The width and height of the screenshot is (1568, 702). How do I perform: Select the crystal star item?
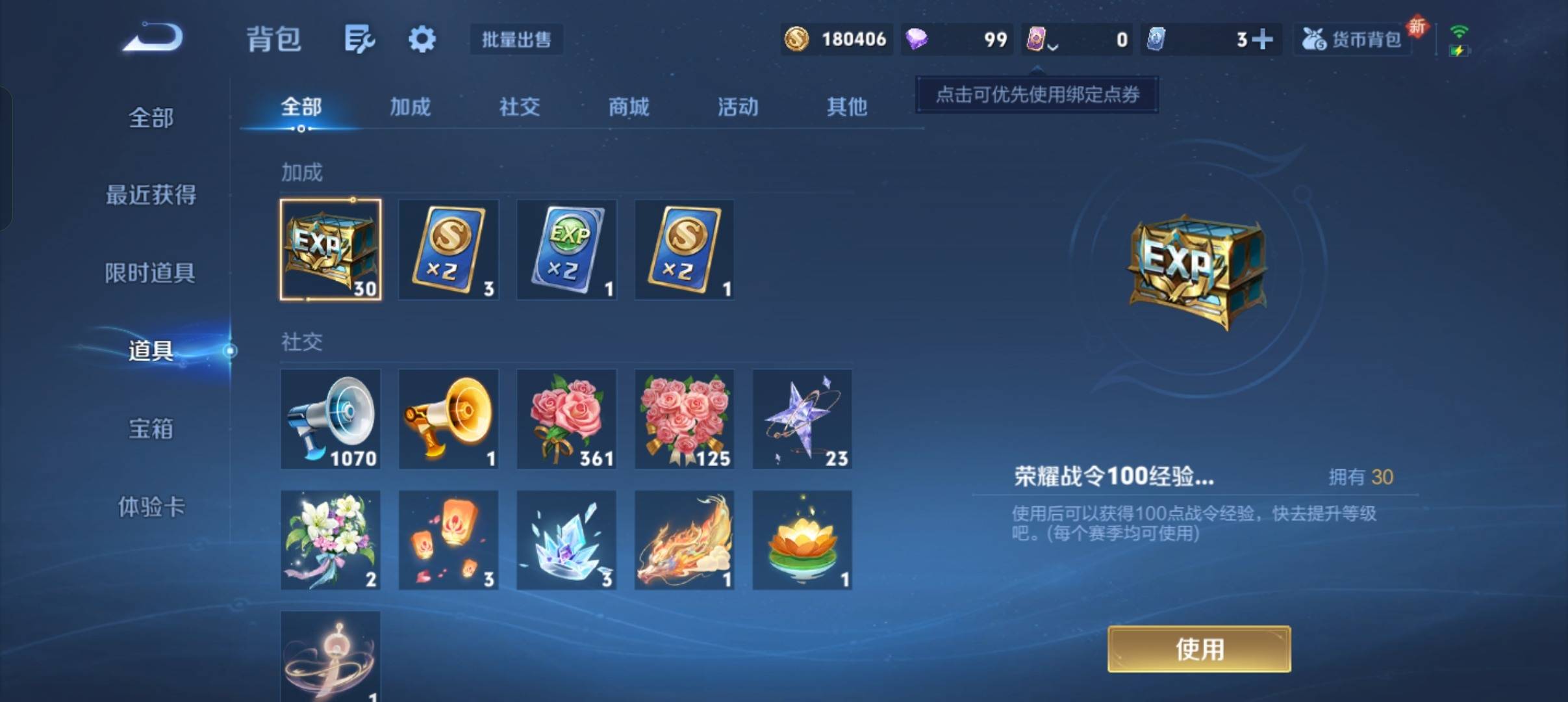pos(802,419)
